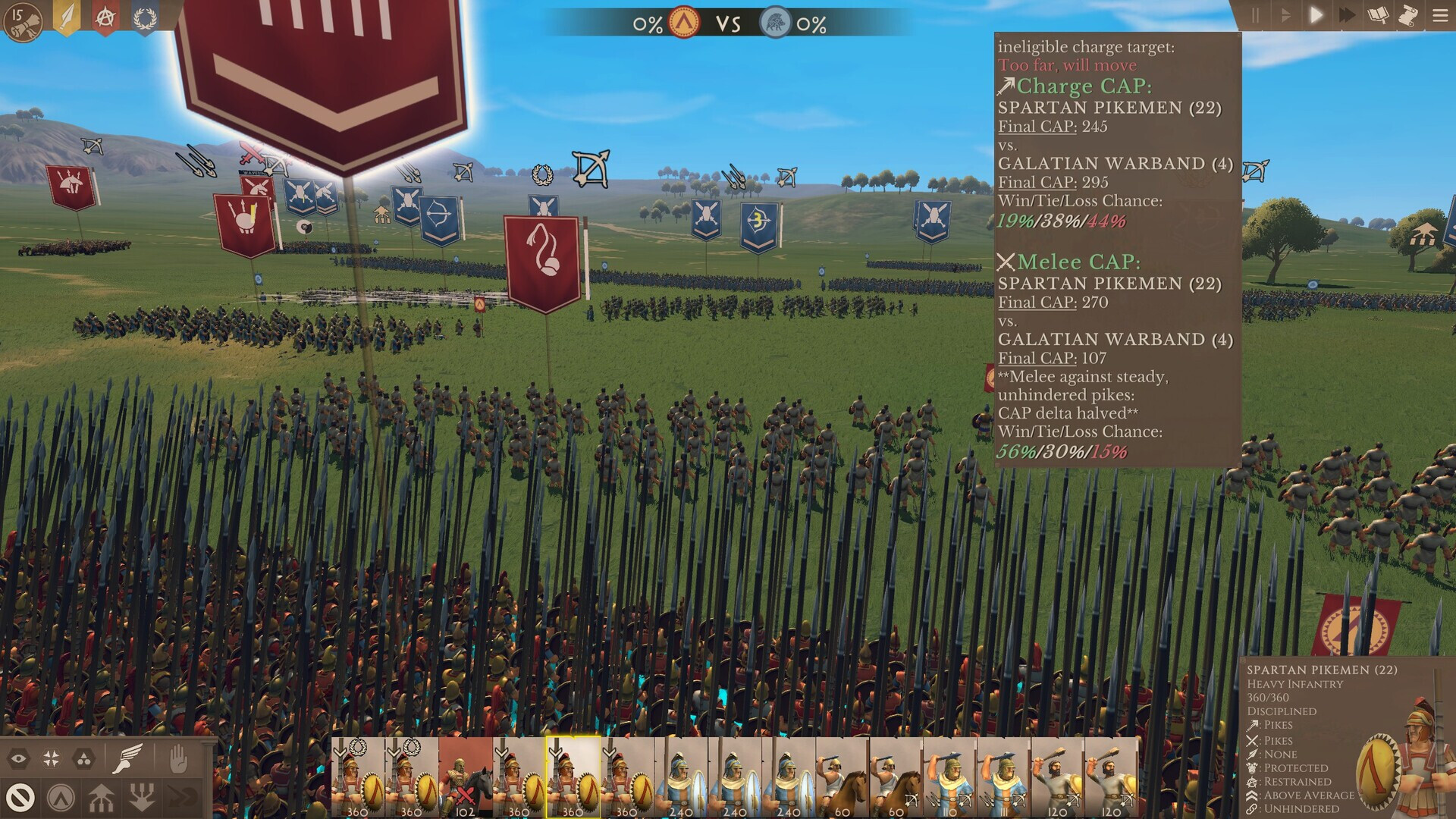Set battle to normal play speed
The width and height of the screenshot is (1456, 819).
click(1316, 15)
